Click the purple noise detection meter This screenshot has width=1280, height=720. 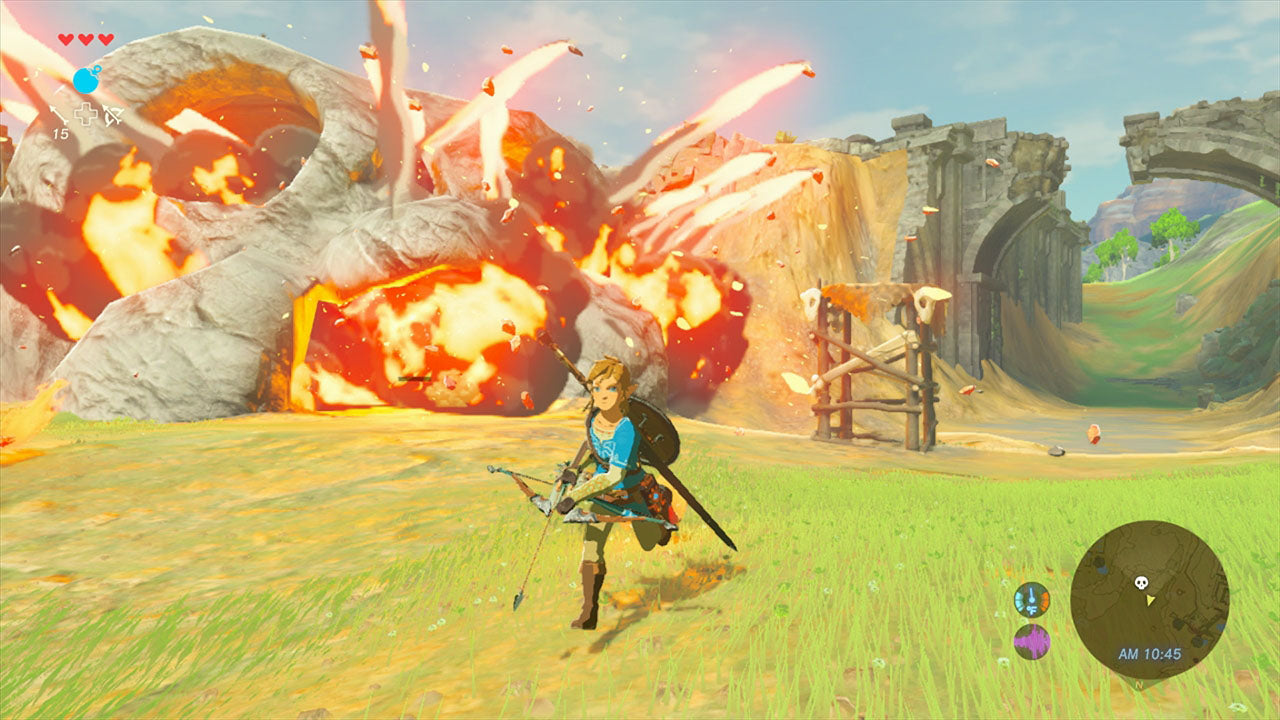coord(1032,642)
